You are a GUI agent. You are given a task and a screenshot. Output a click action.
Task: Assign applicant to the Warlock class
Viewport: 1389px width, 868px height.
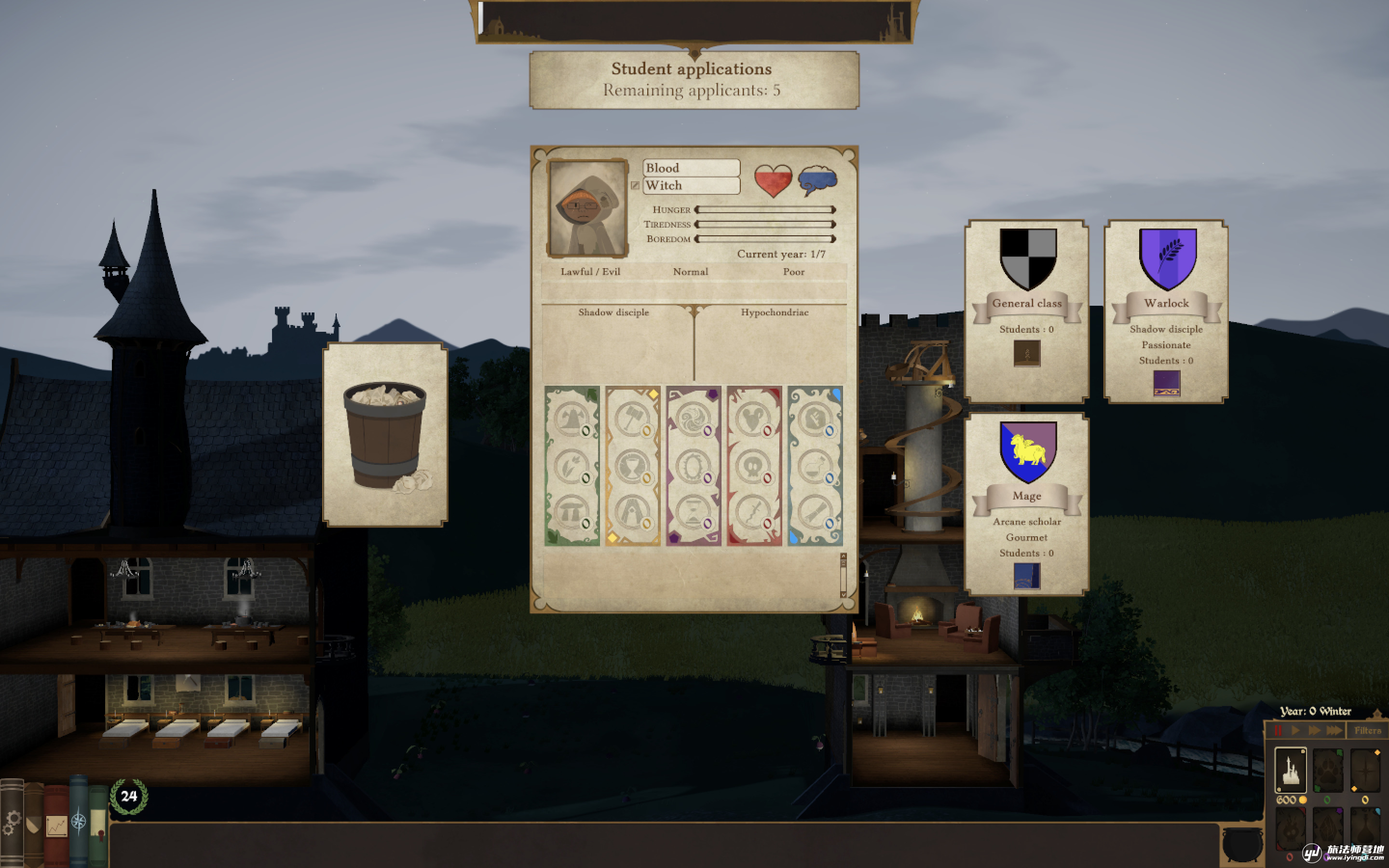[1166, 311]
